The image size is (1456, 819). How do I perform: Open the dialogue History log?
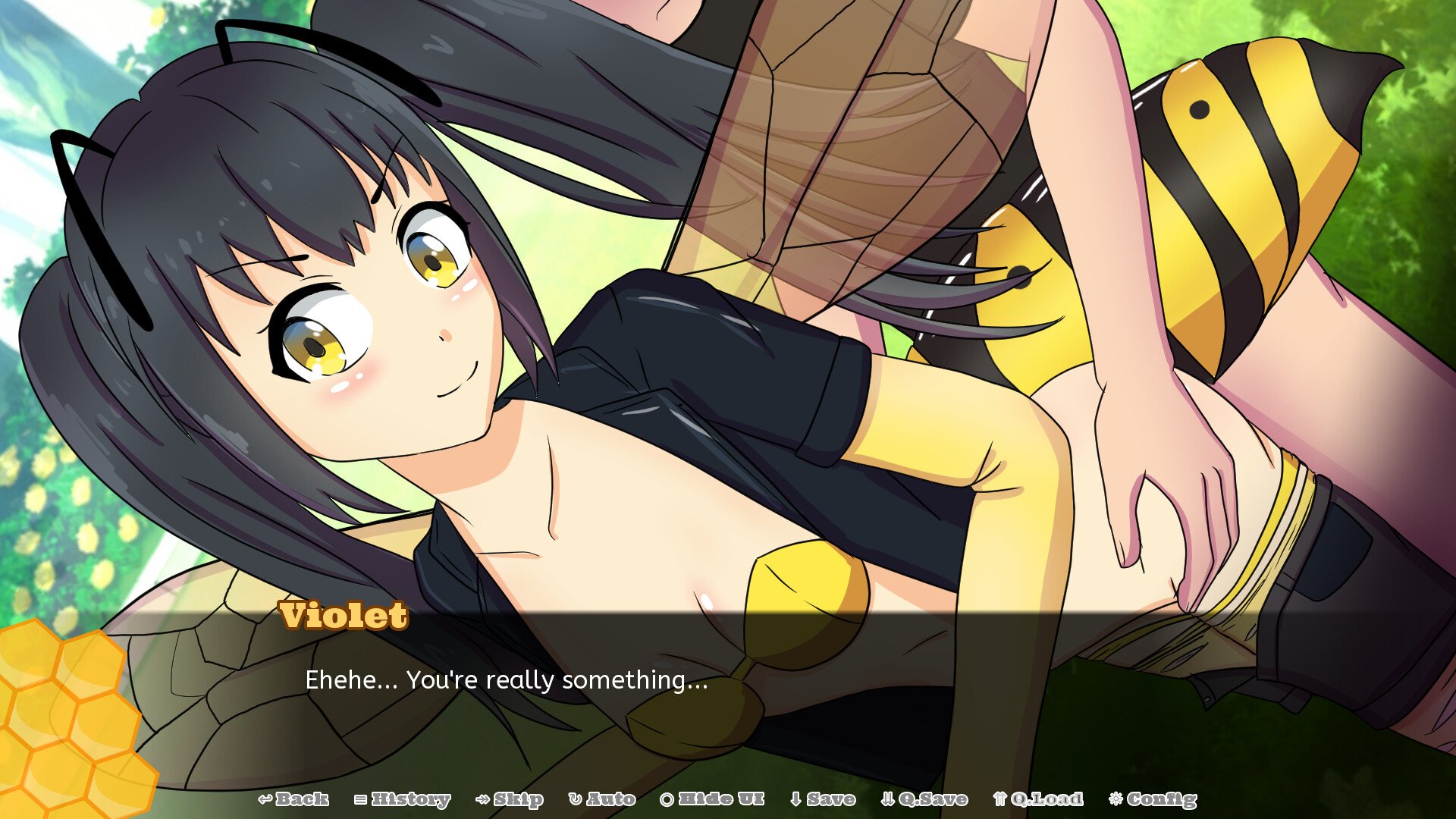pos(403,799)
